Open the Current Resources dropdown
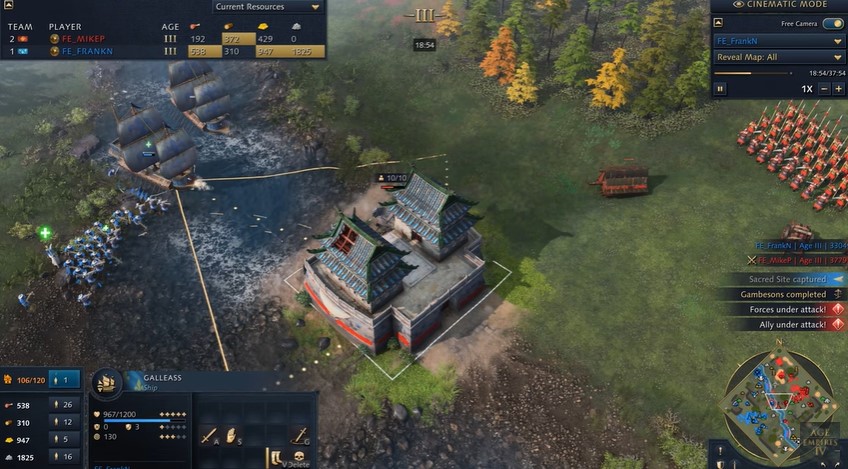Screen dimensions: 848x469 coord(269,7)
